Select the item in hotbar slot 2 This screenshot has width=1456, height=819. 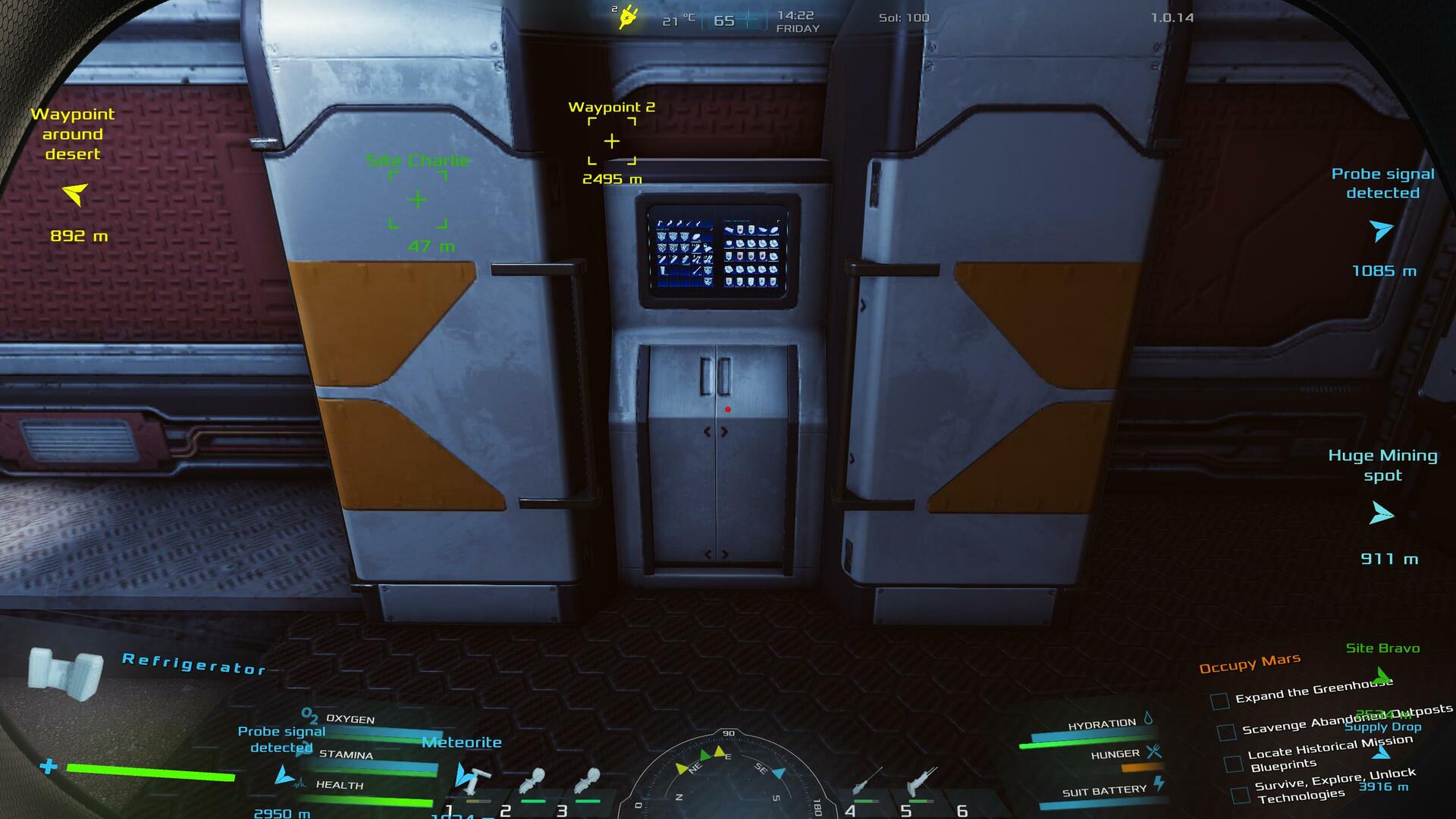(x=532, y=781)
